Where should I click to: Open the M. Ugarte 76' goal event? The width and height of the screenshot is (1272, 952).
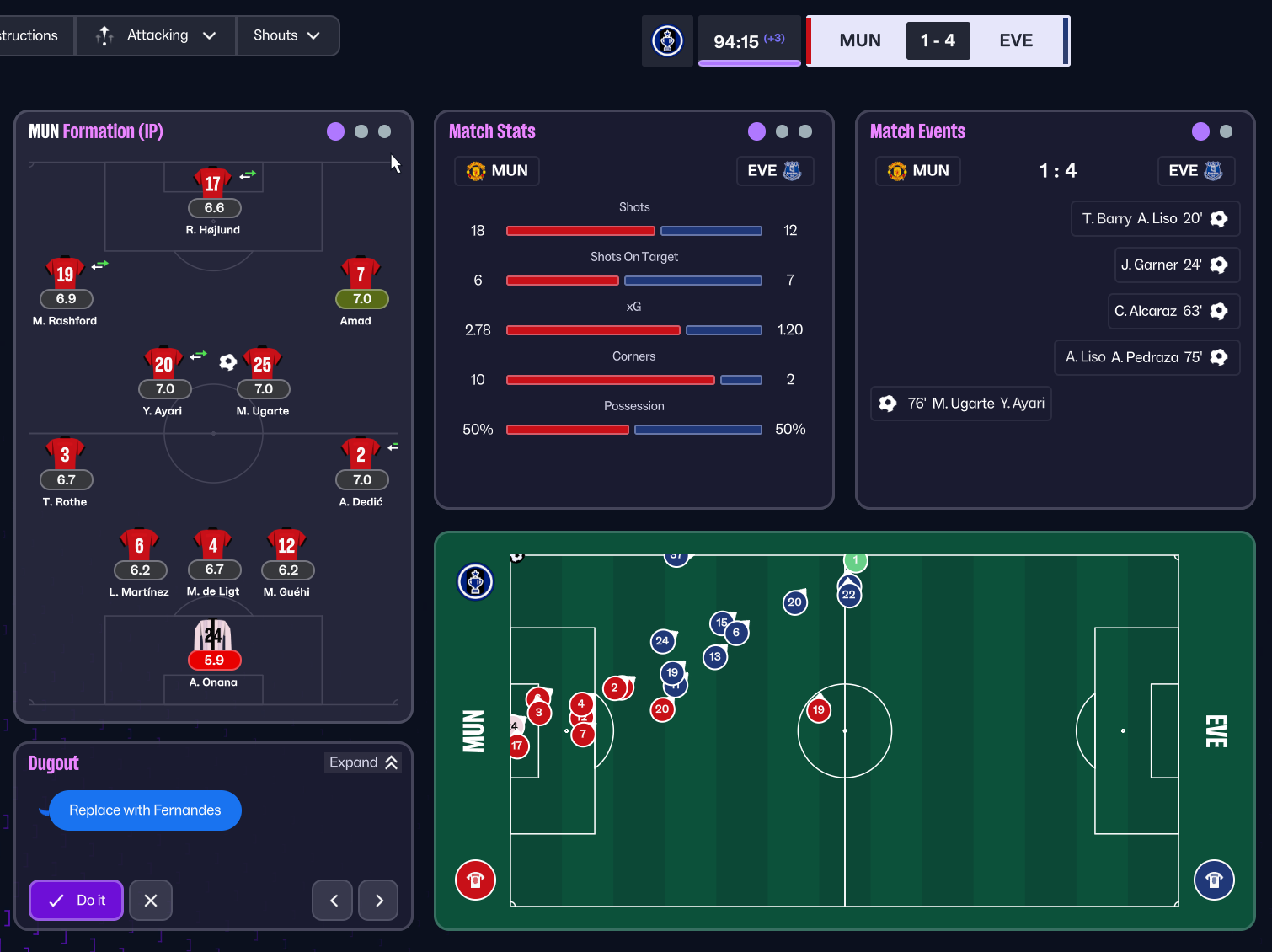click(961, 404)
